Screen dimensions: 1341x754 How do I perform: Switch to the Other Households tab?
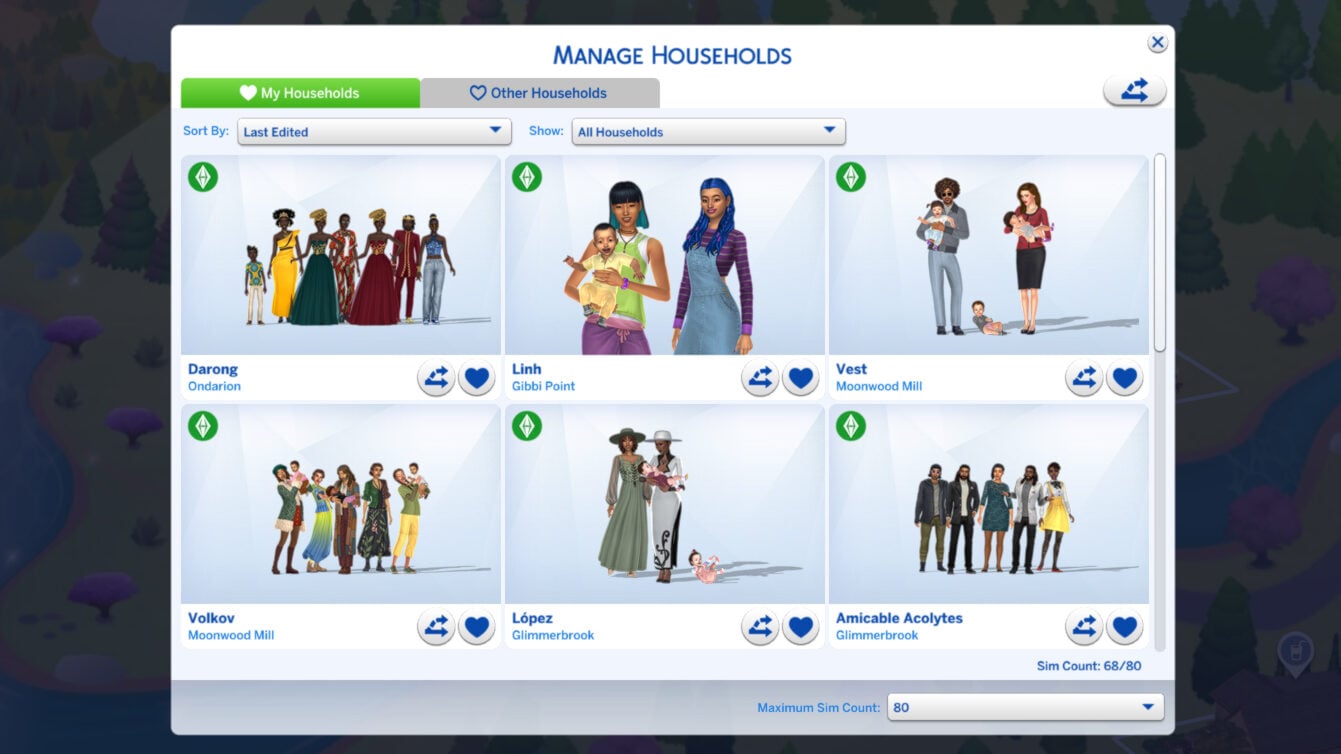[539, 92]
